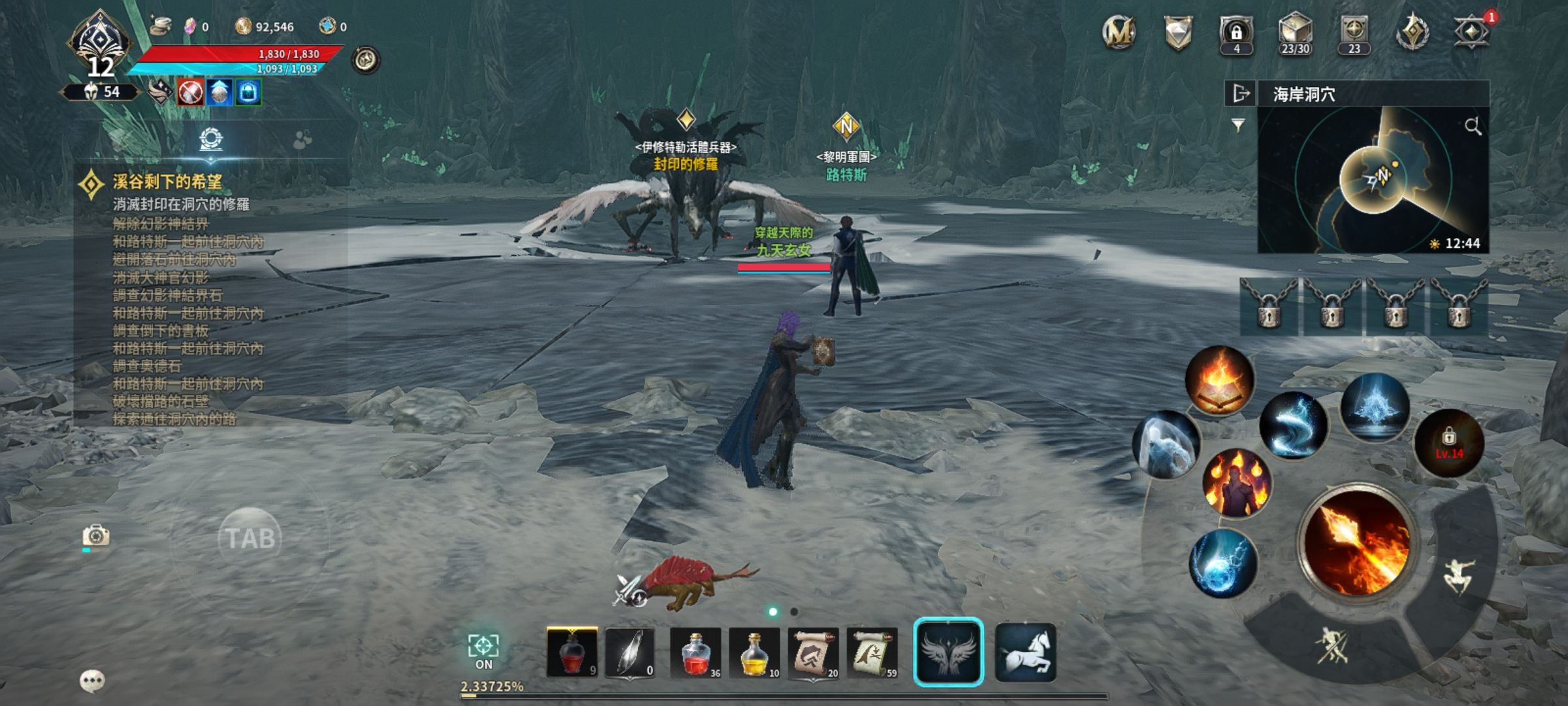The image size is (1568, 706).
Task: Use the red health potion with 36
Action: click(696, 652)
